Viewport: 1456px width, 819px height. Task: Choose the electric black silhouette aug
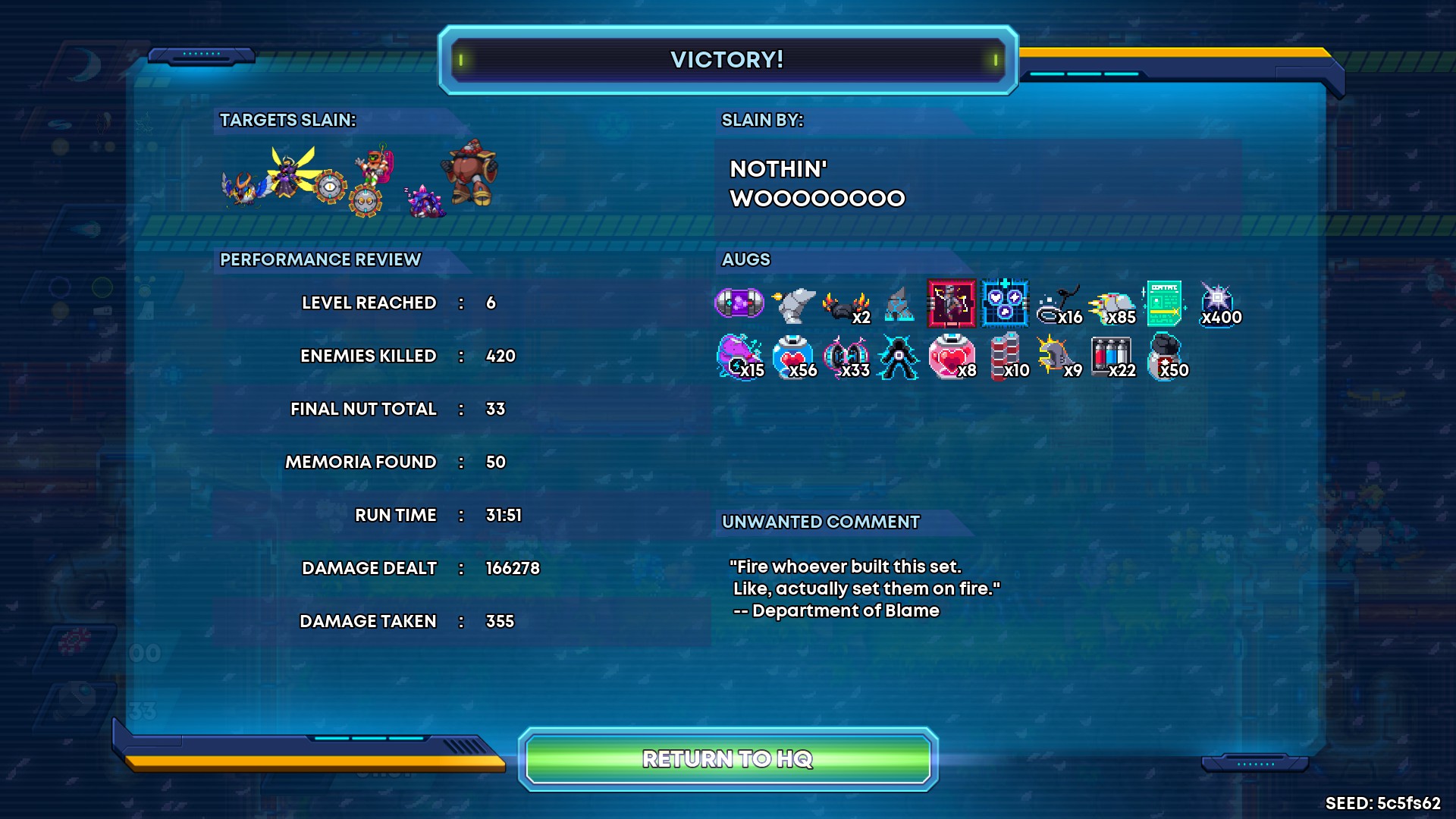point(898,356)
